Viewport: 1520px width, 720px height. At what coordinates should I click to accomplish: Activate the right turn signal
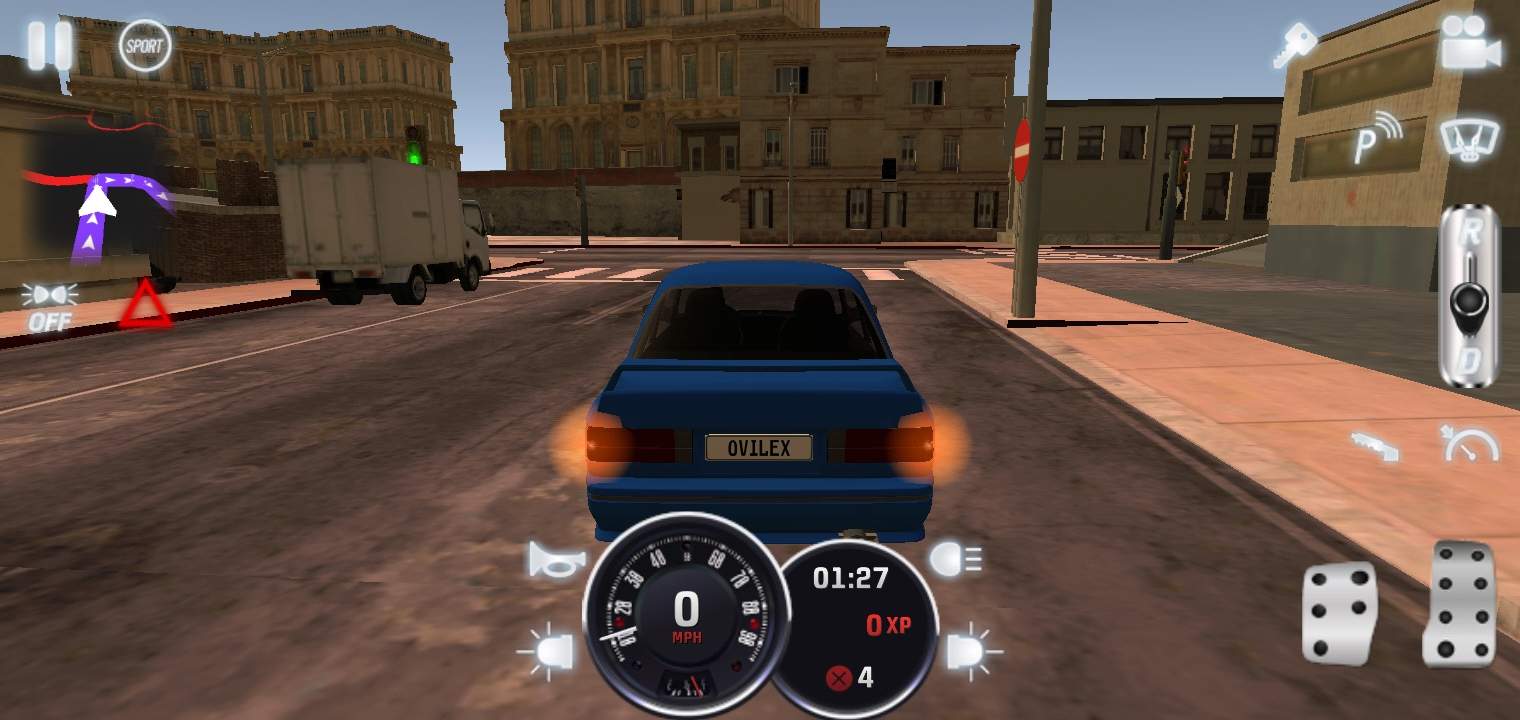964,650
